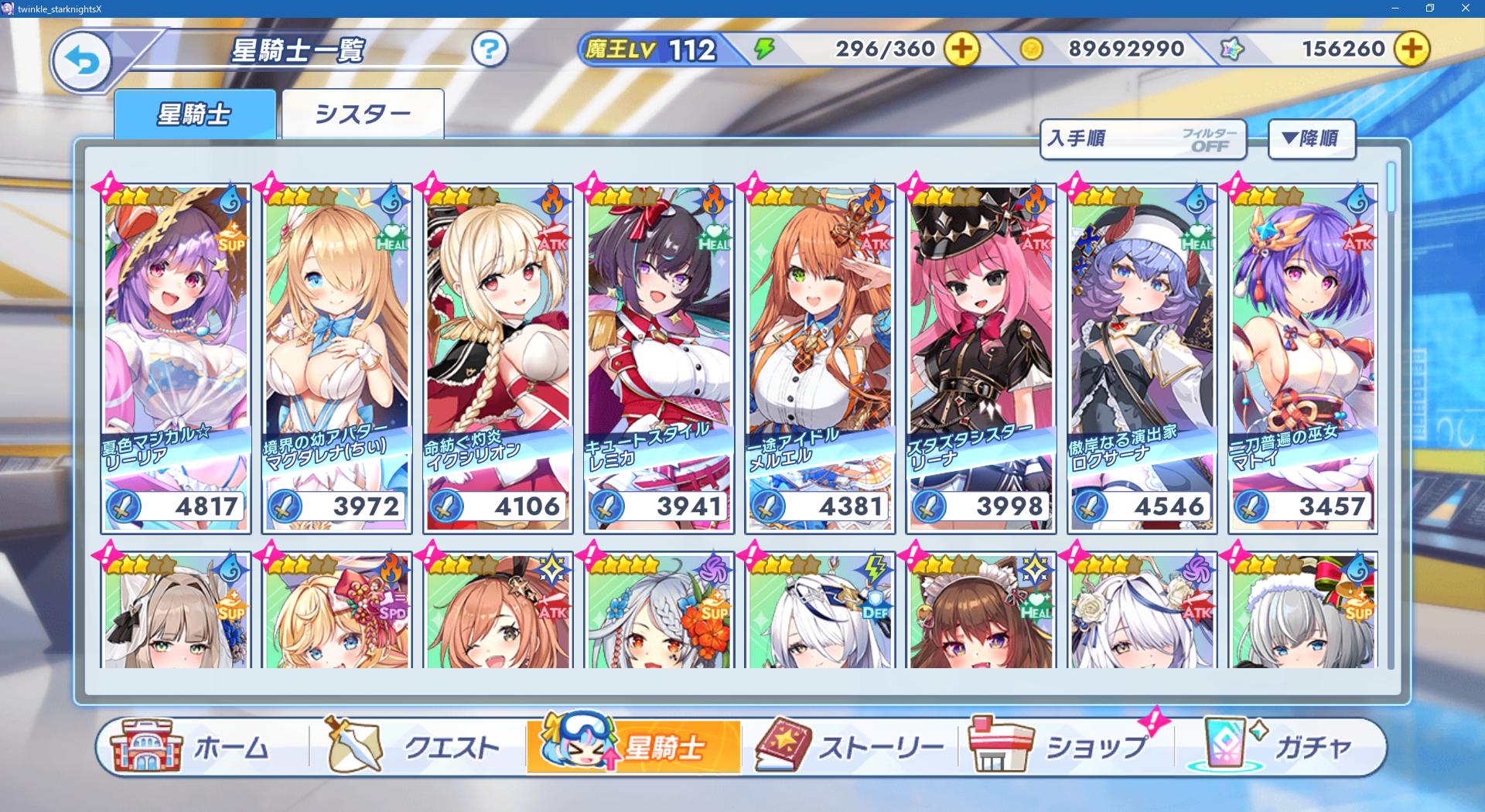Select the 星騎士 tab
1485x812 pixels.
194,114
